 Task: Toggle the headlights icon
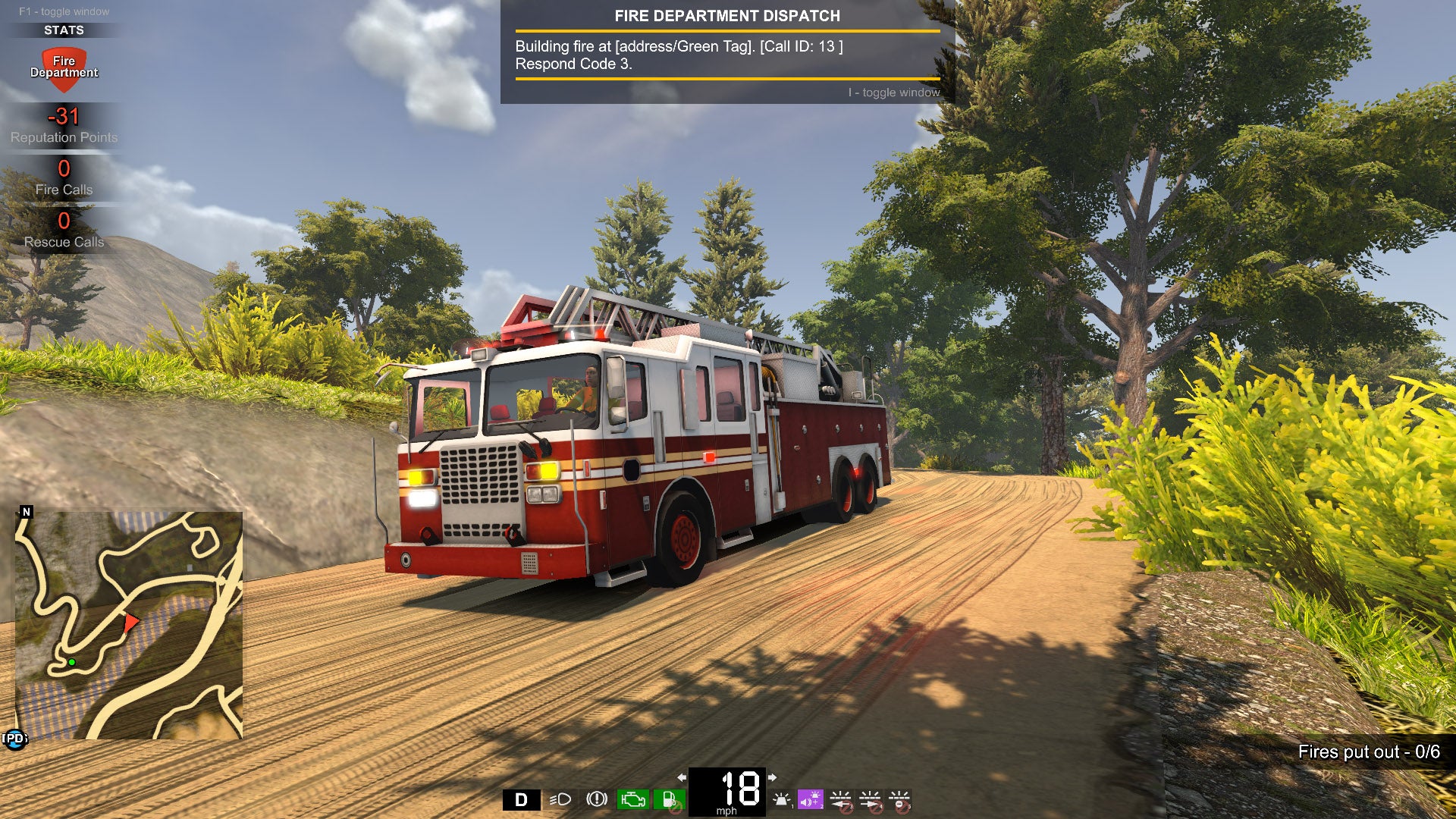tap(560, 799)
